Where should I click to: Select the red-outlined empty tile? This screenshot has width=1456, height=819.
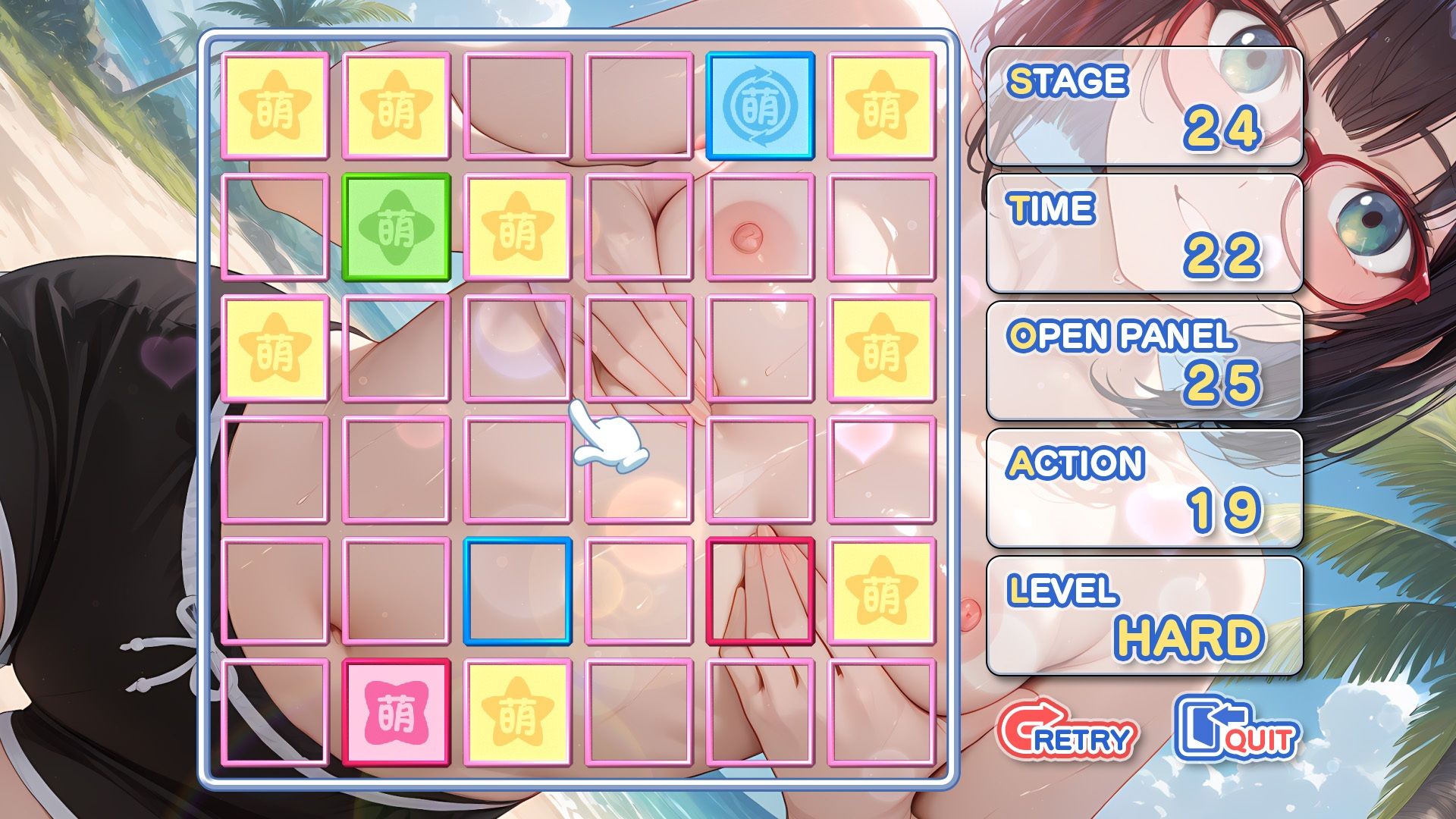pyautogui.click(x=760, y=591)
